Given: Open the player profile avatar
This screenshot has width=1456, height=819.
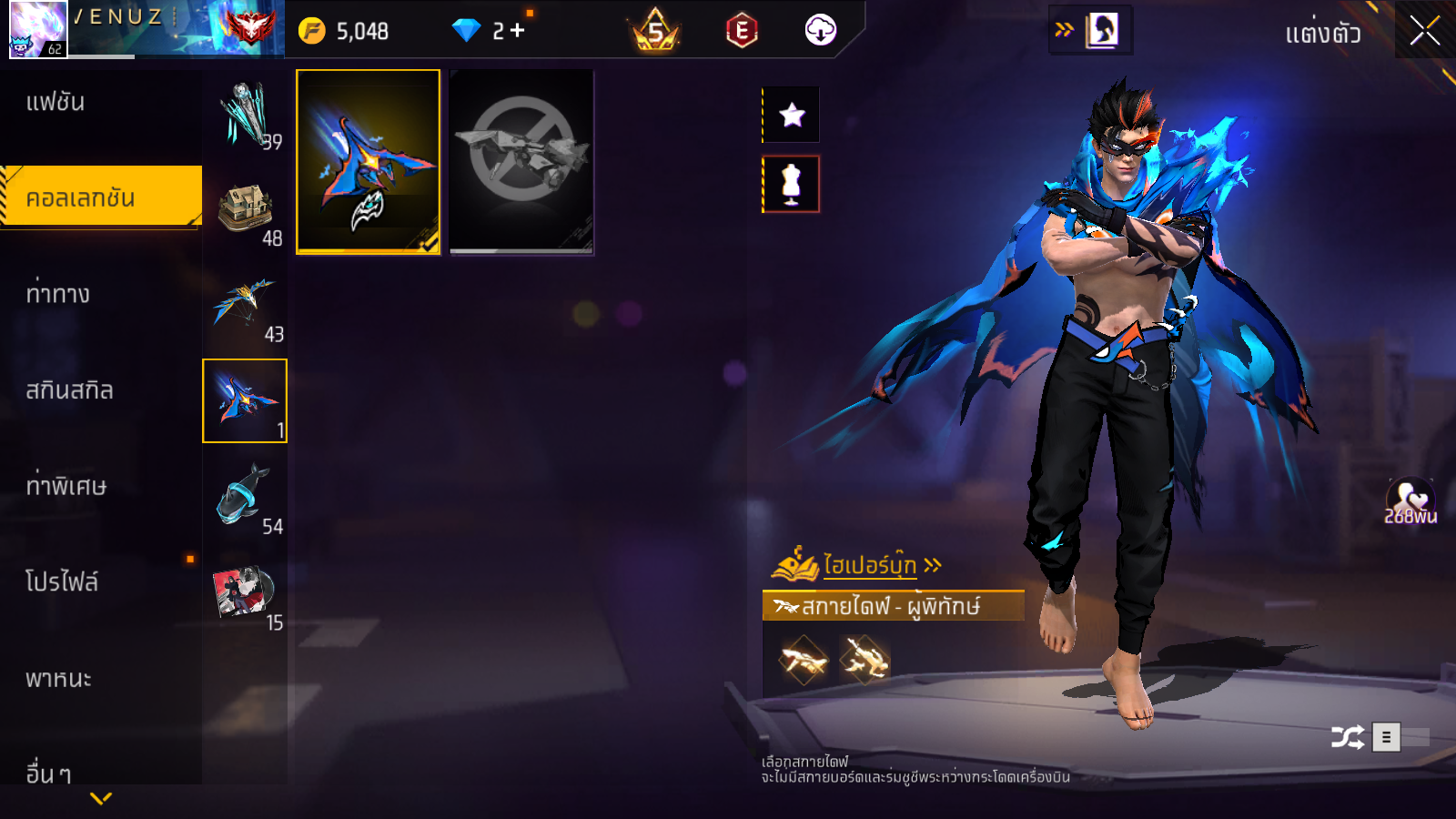Looking at the screenshot, I should click(38, 29).
